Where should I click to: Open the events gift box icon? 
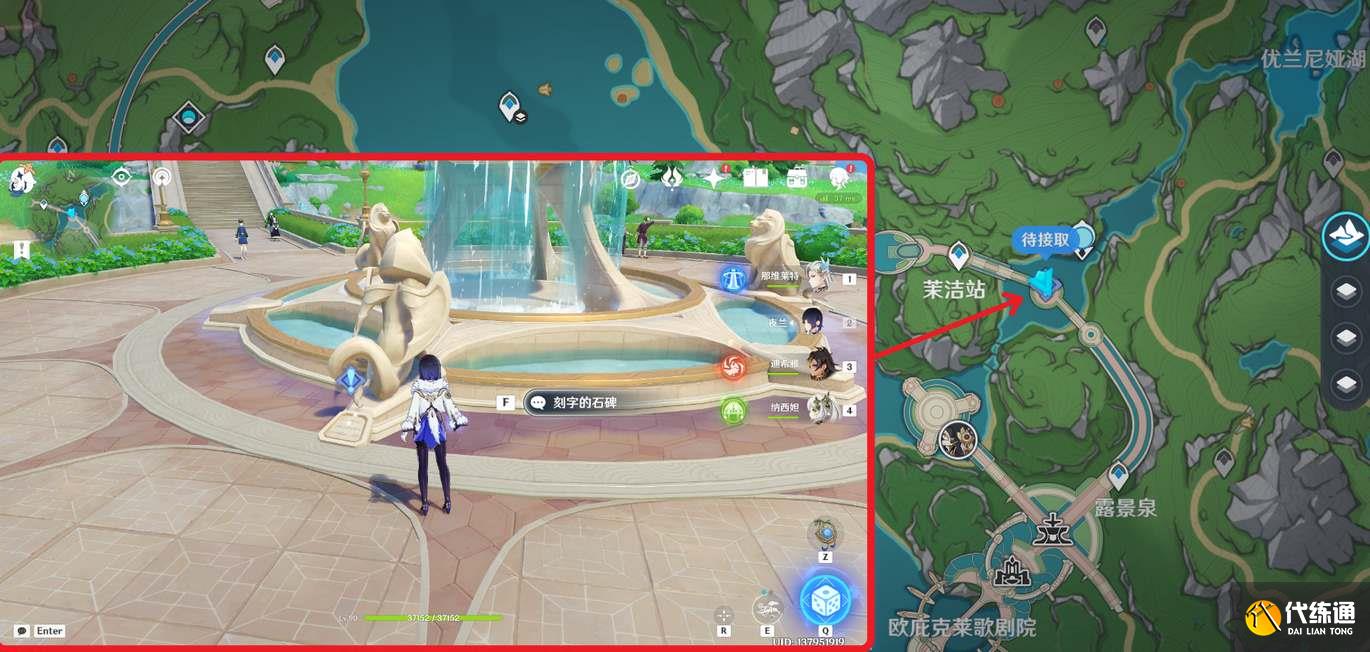[x=797, y=178]
